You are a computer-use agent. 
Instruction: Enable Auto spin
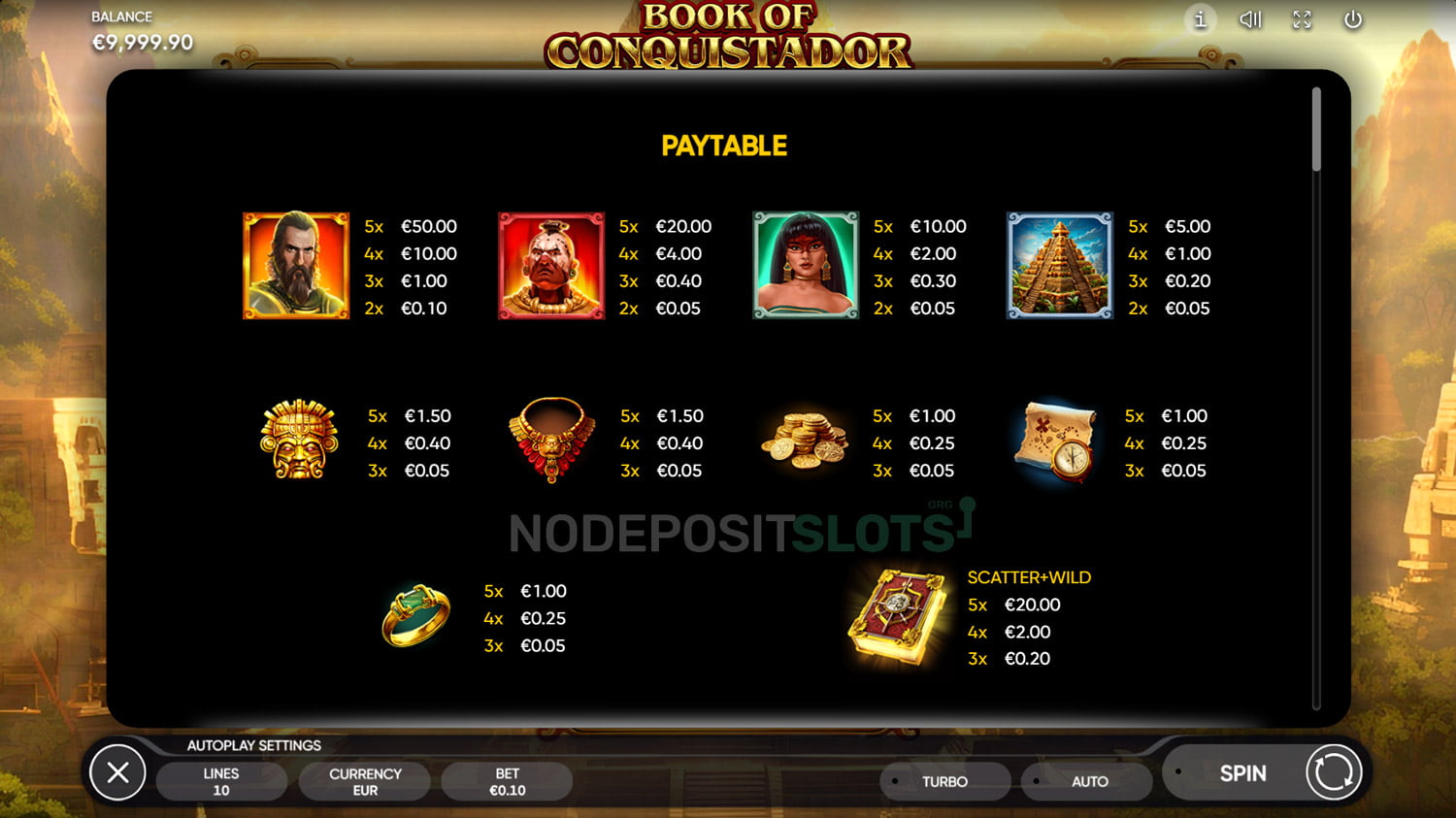coord(1089,781)
